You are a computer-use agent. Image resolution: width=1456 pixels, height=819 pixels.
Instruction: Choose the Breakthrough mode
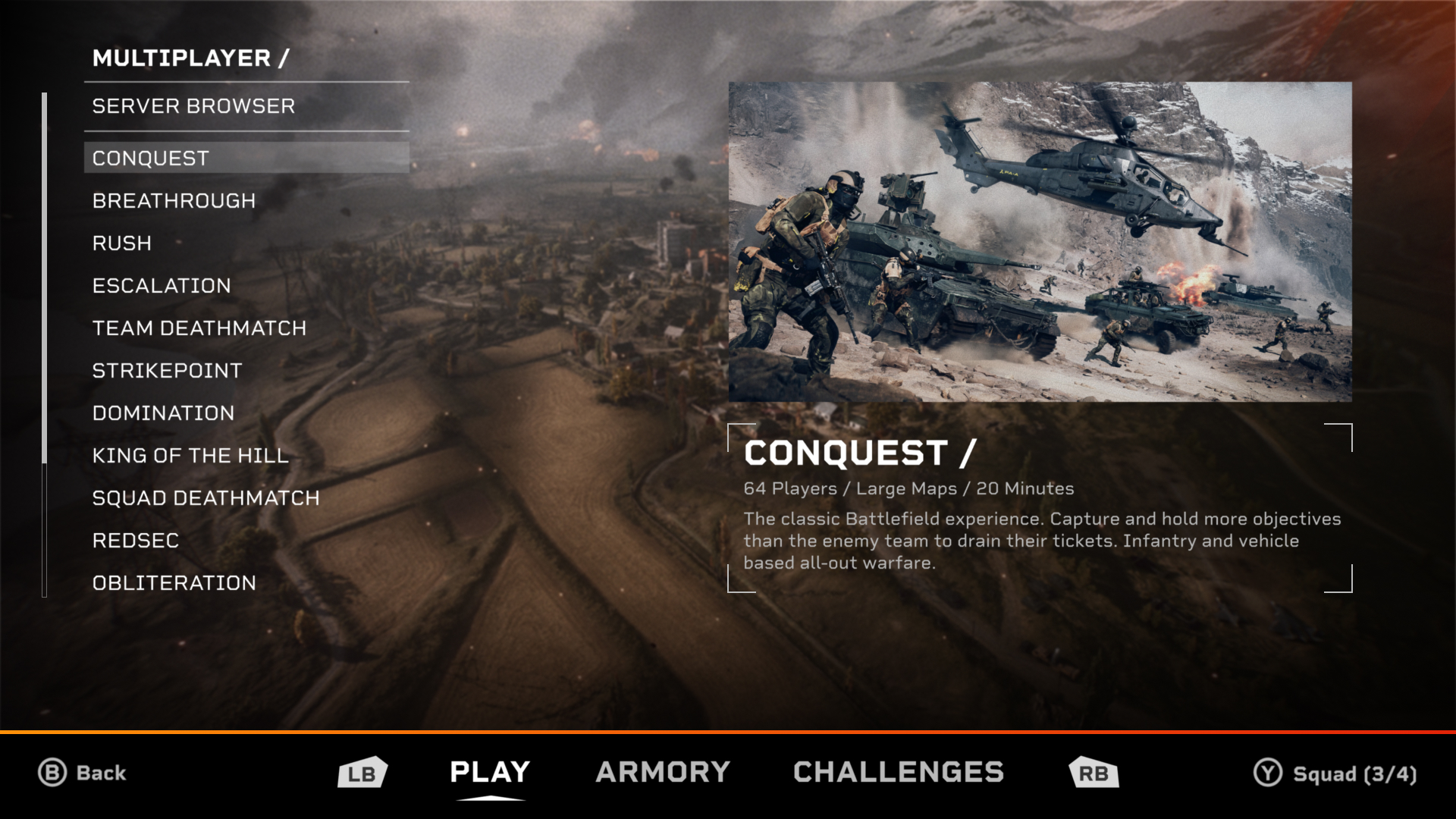click(174, 201)
